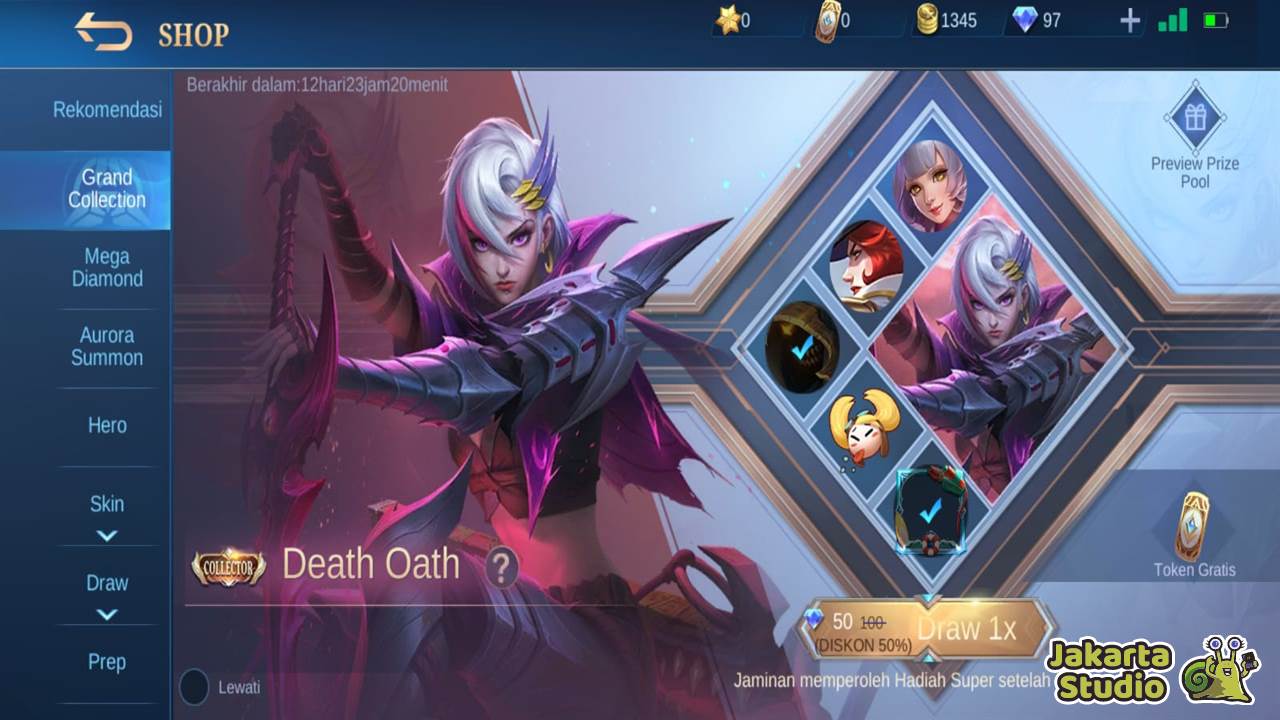This screenshot has width=1280, height=720.
Task: Open the Aurora Summon section
Action: (107, 346)
